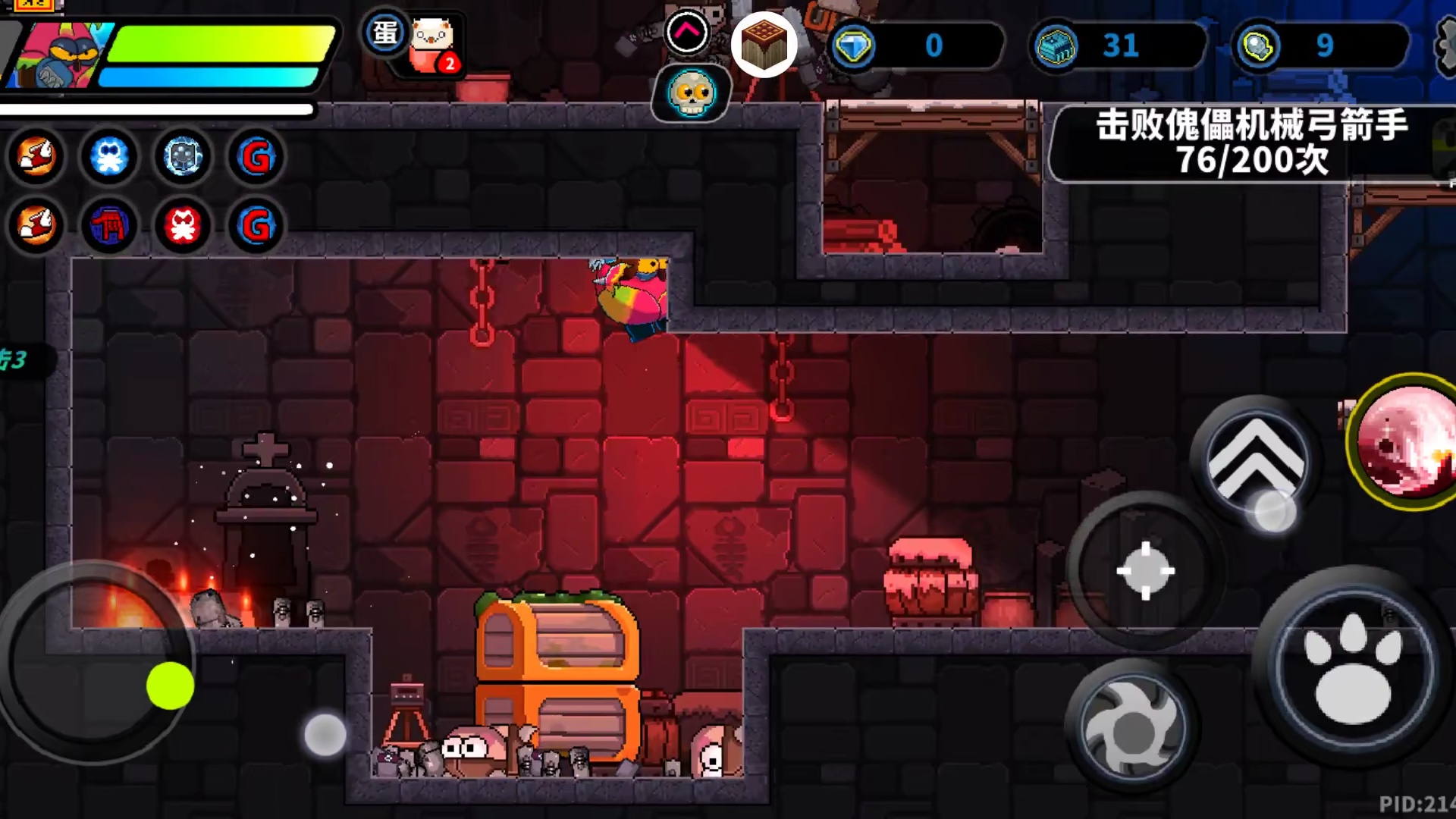Open the defeat puppet archer quest tracker
The image size is (1456, 819).
pos(1251,143)
